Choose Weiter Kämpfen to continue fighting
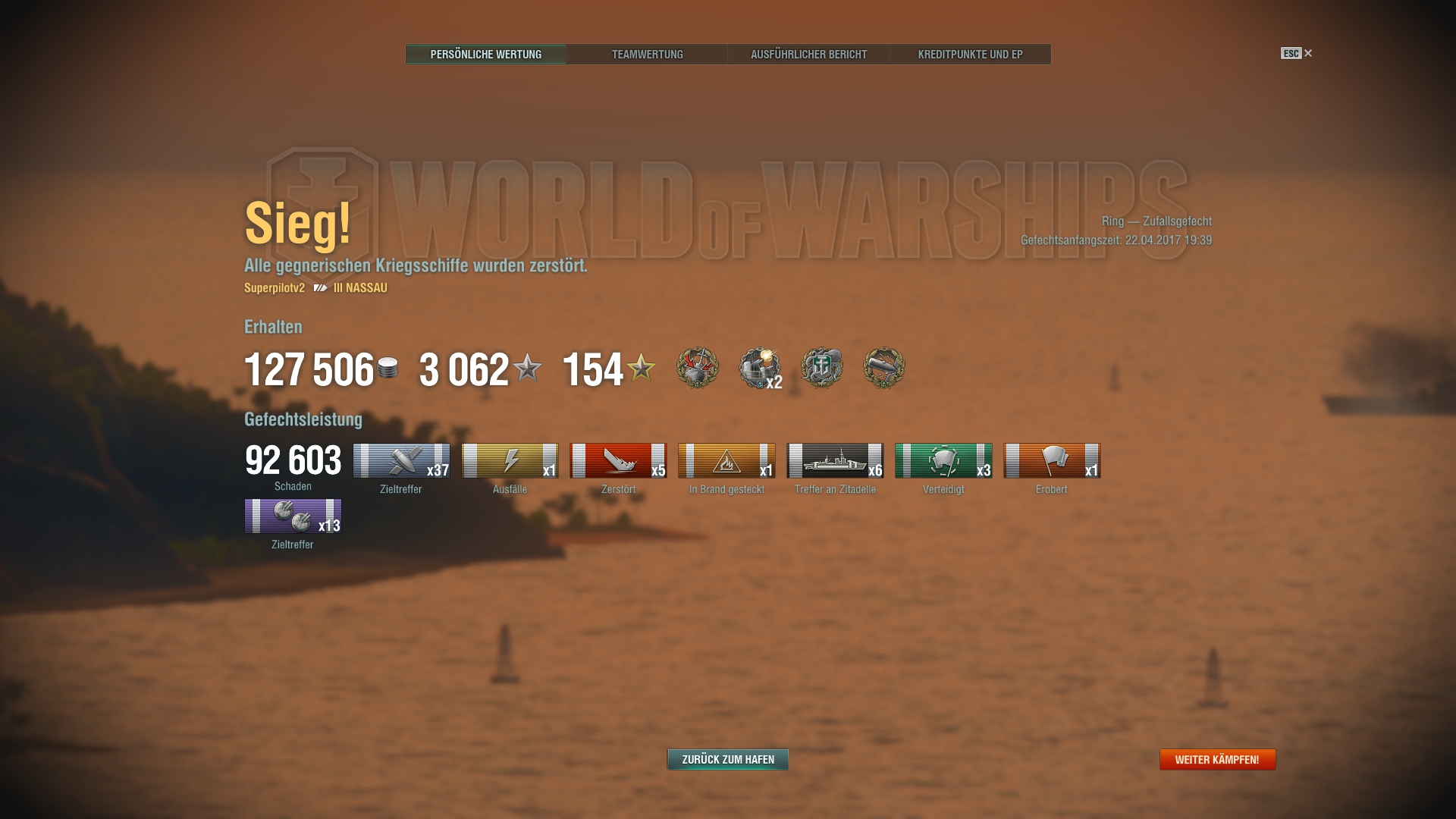The height and width of the screenshot is (819, 1456). click(x=1217, y=759)
